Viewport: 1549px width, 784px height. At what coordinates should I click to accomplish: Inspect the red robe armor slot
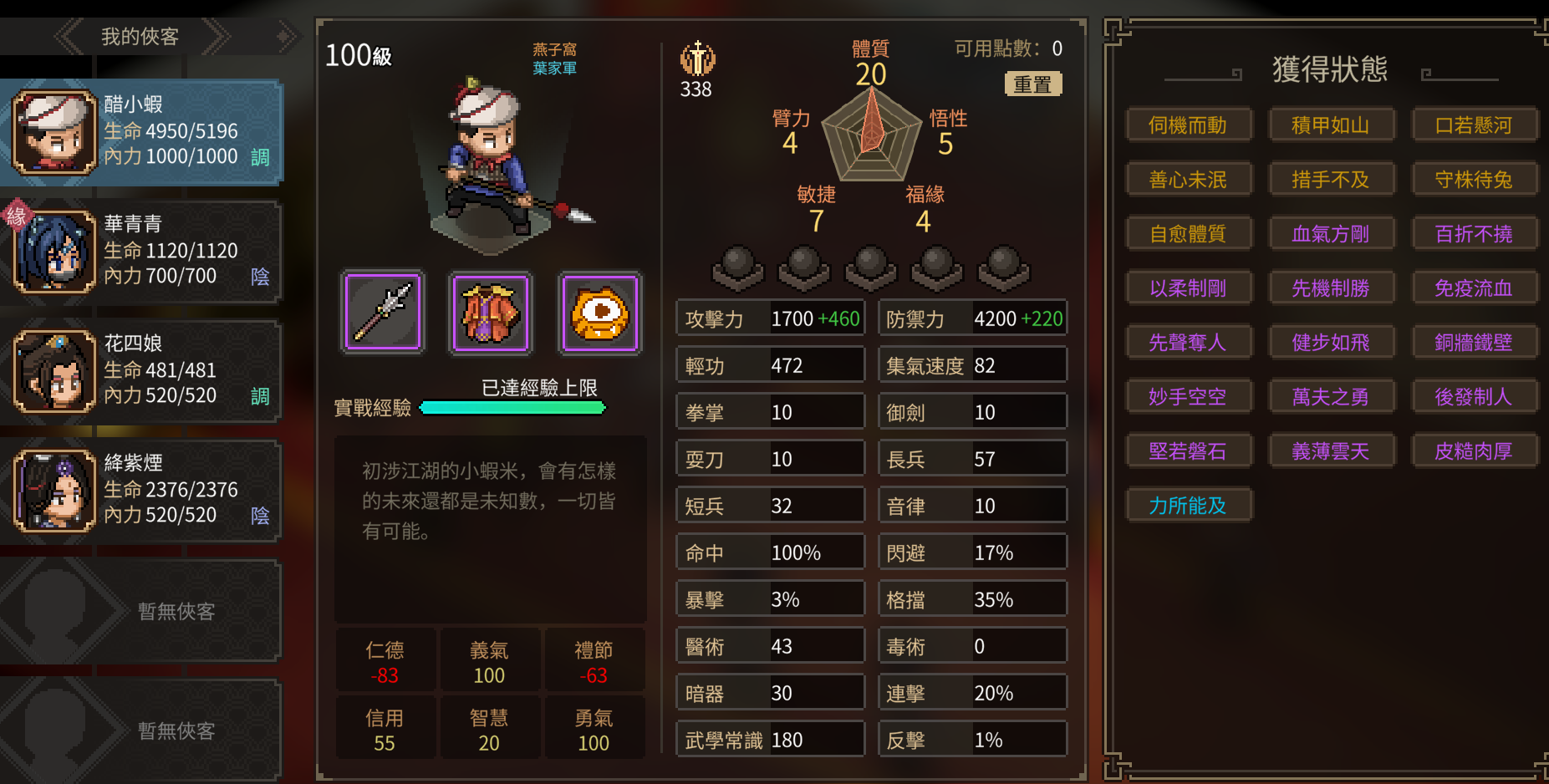click(x=491, y=313)
